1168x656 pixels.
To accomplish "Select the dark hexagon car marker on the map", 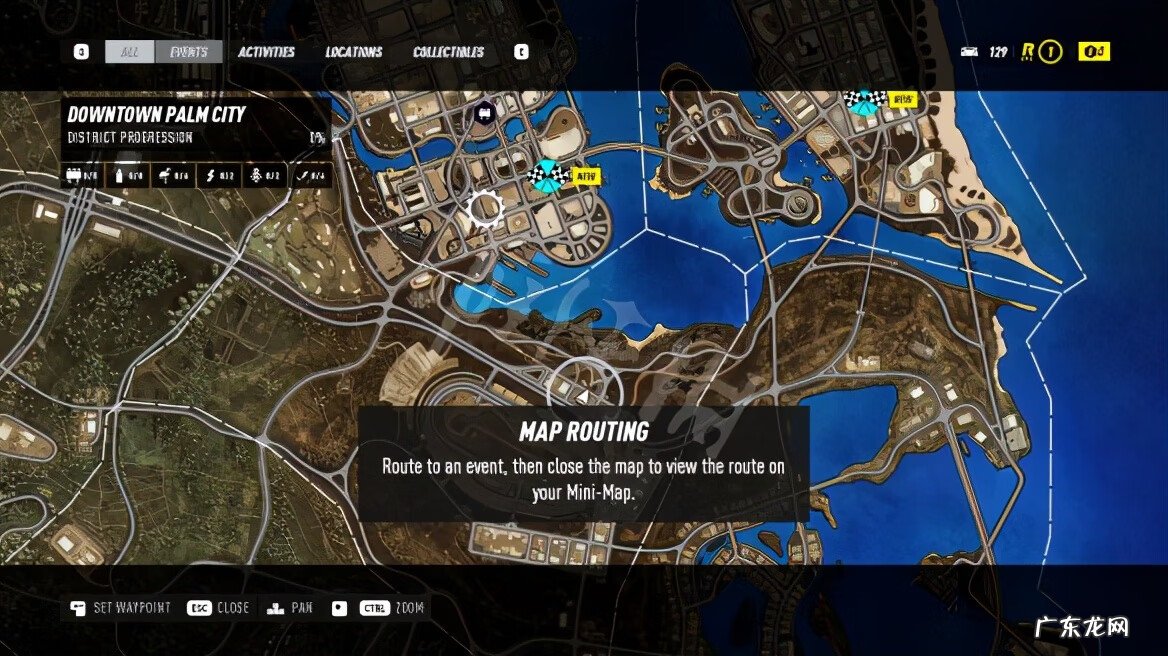I will click(485, 111).
